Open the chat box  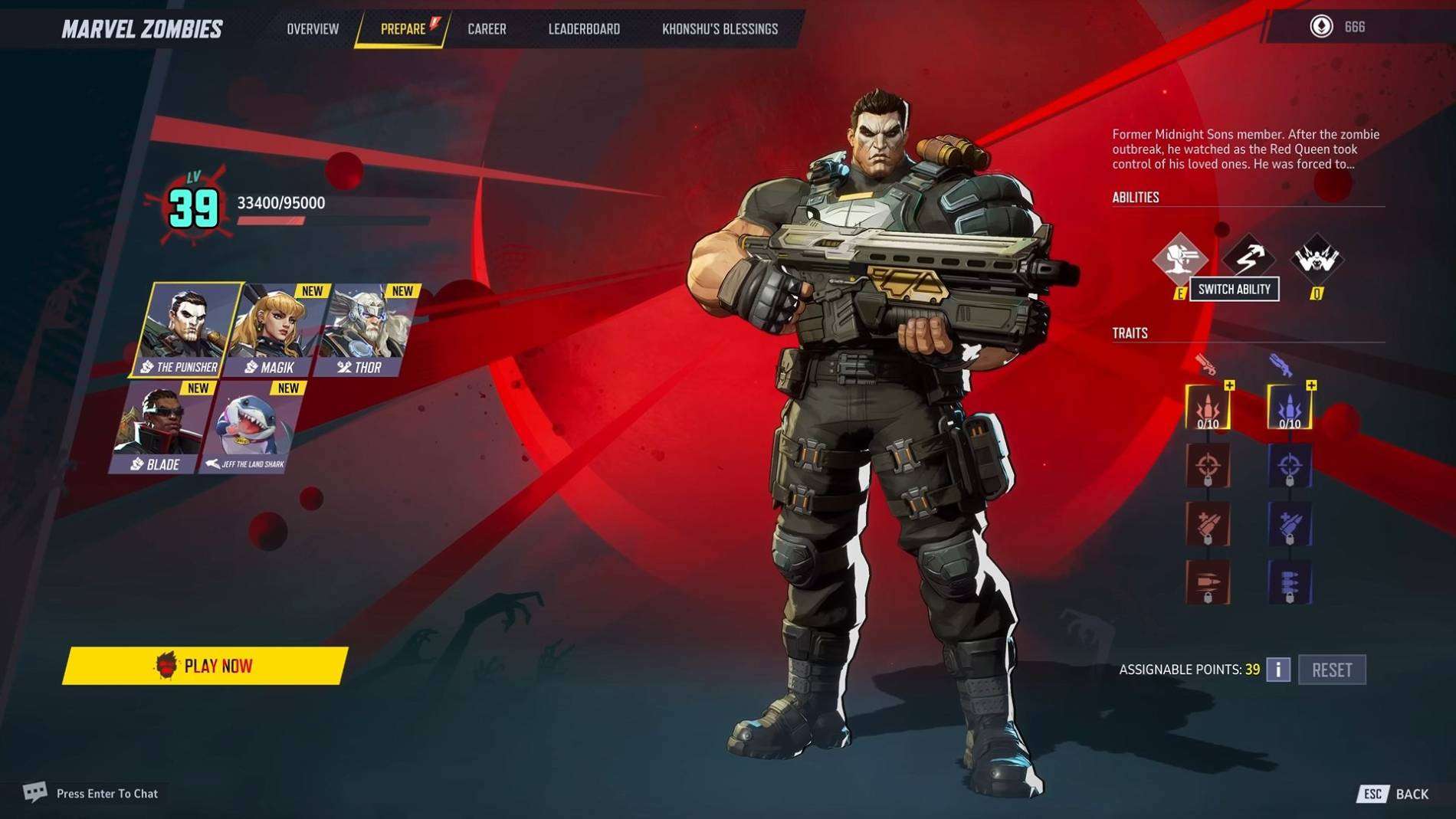92,794
